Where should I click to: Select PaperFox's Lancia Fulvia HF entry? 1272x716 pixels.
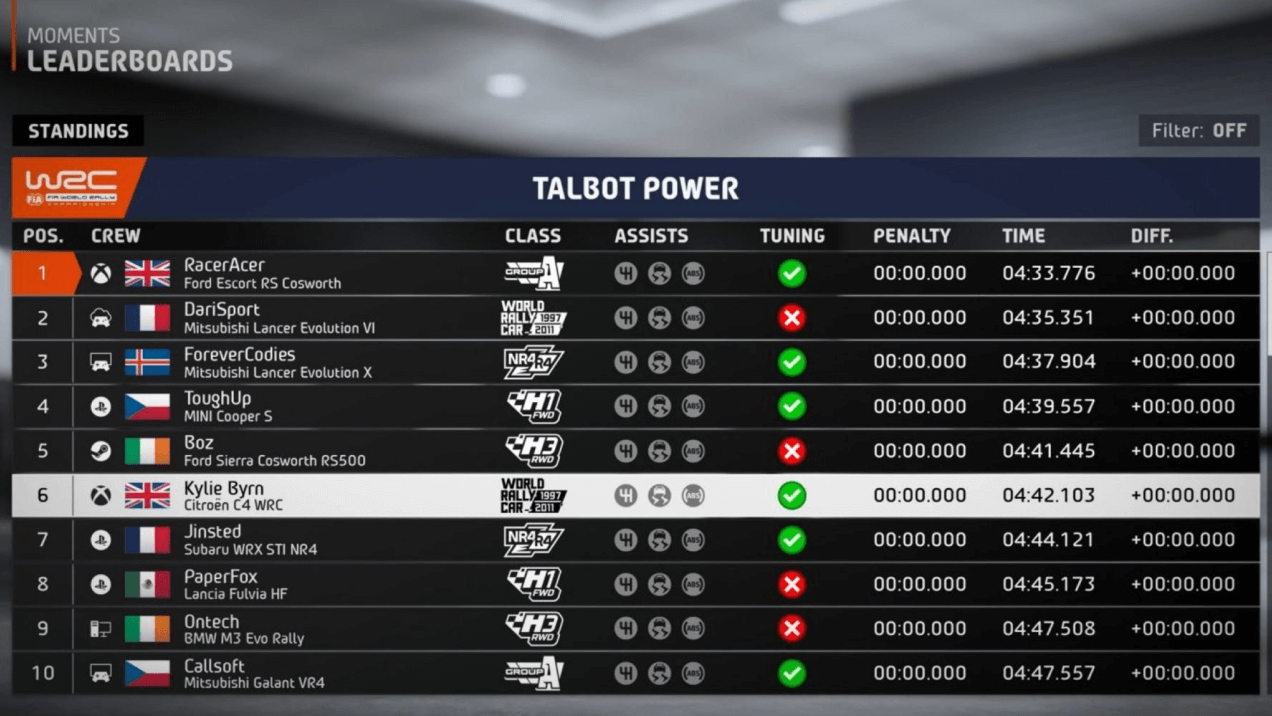click(636, 584)
